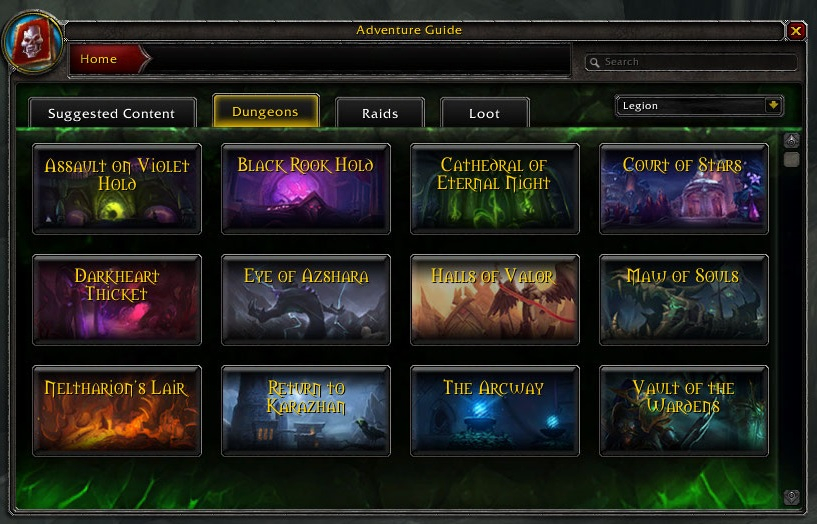The height and width of the screenshot is (524, 817).
Task: Click the Home breadcrumb button
Action: (100, 59)
